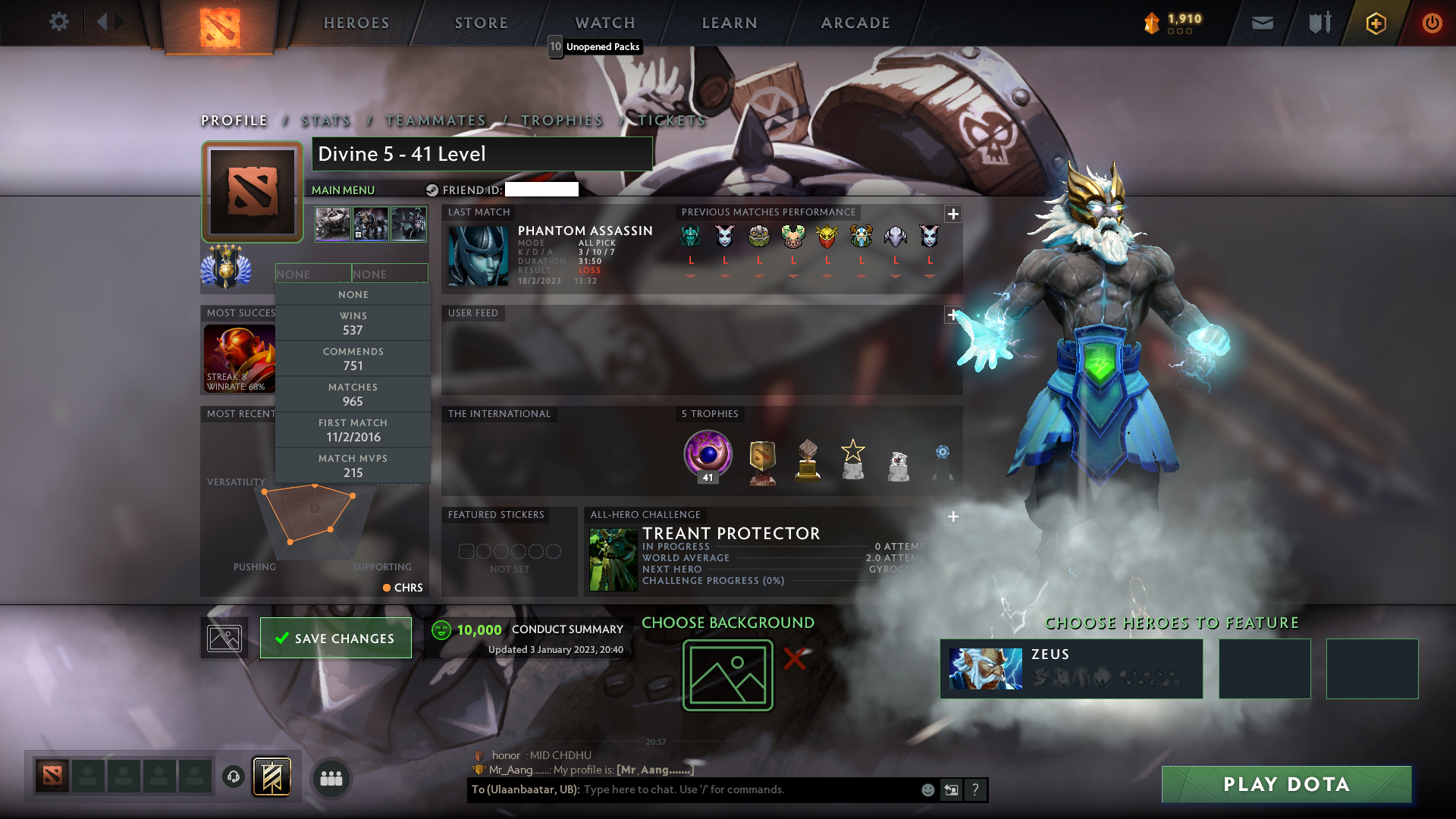Open the Heroes section
Screen dimensions: 1456x819
coord(356,23)
